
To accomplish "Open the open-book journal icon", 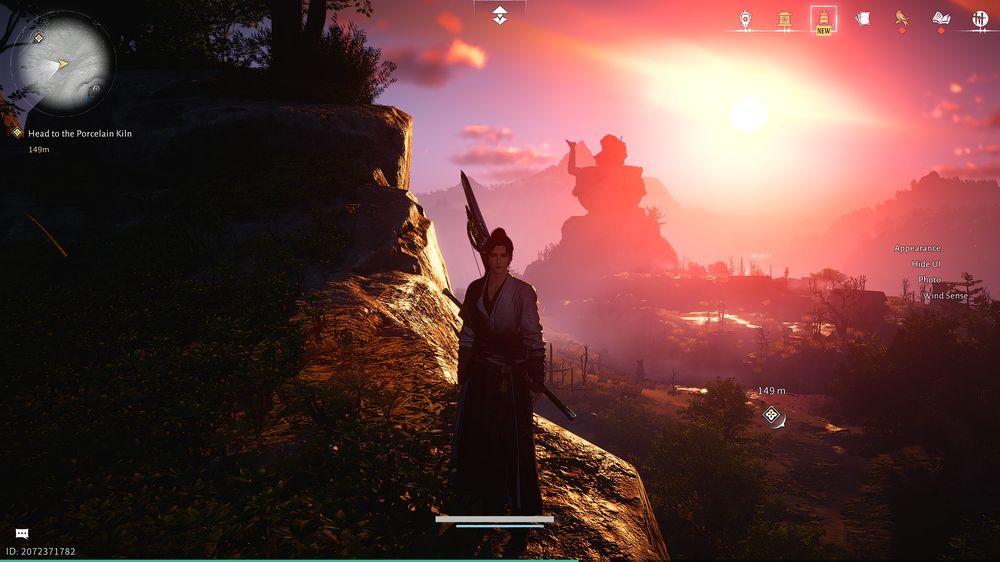I will click(940, 18).
